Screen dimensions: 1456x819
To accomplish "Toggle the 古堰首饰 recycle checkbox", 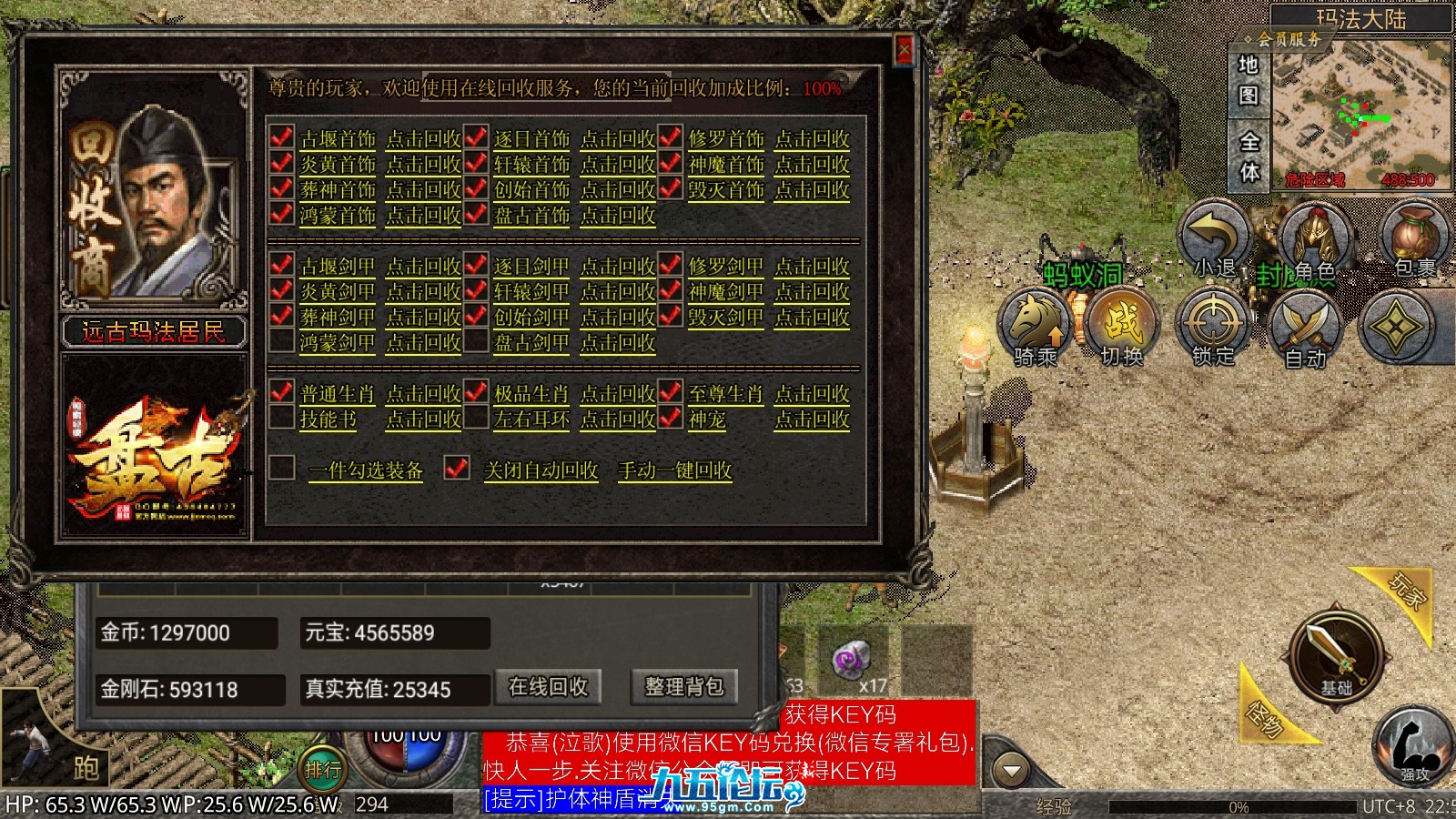I will click(x=282, y=138).
